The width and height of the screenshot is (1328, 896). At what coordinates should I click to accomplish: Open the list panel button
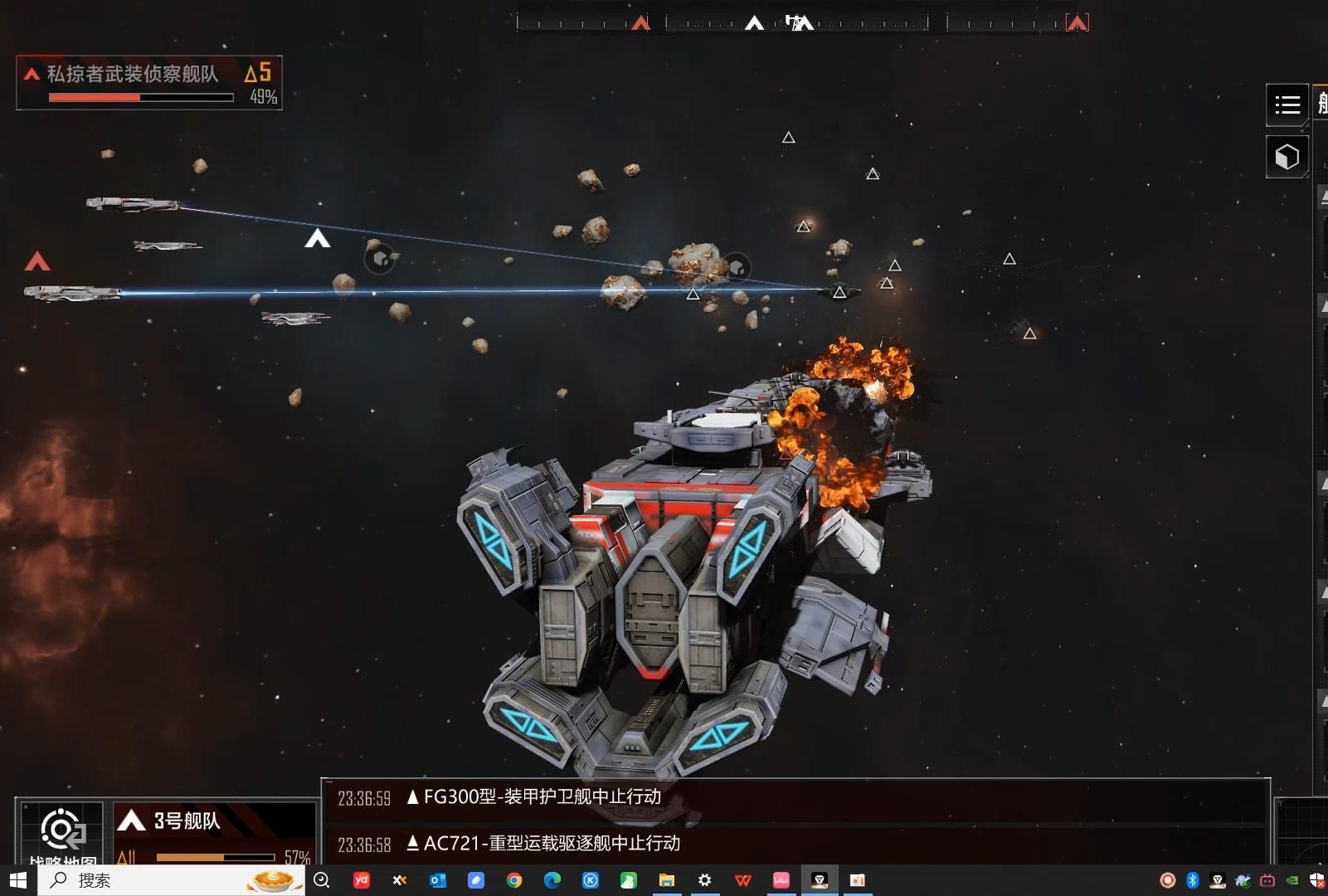1287,105
